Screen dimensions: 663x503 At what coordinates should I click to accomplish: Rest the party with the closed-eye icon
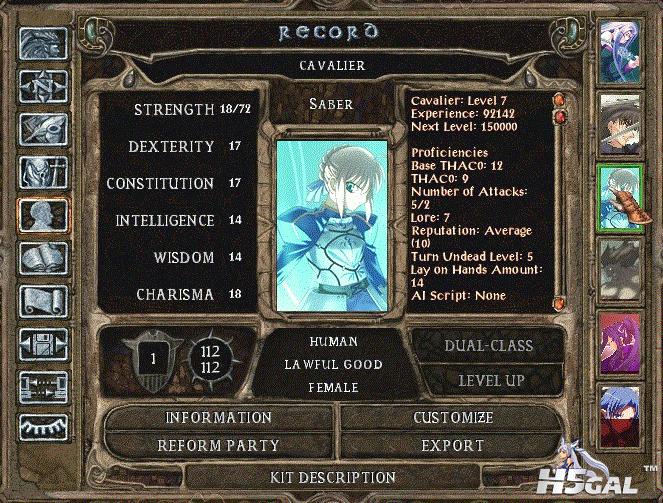point(43,429)
